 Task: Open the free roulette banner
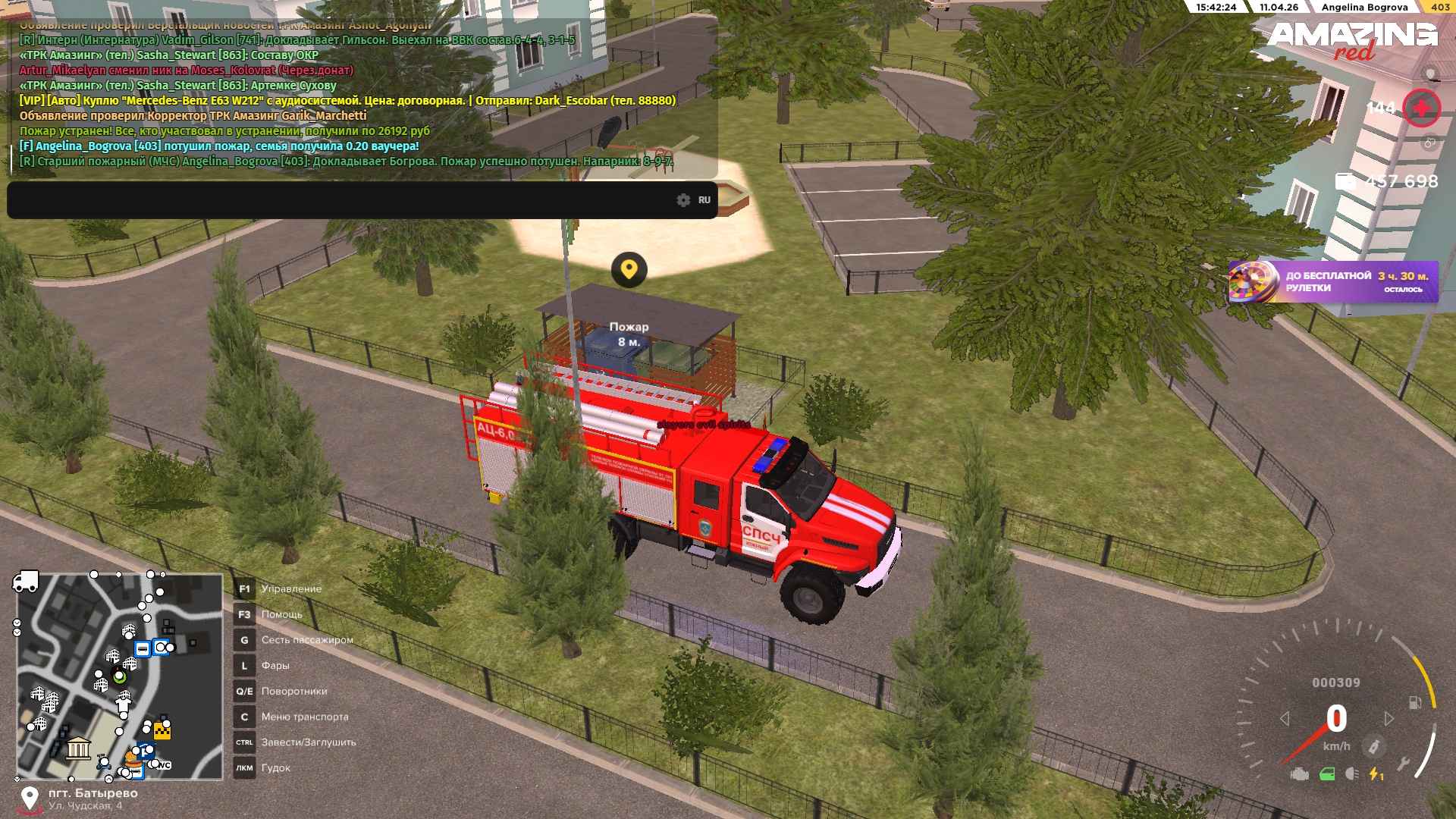point(1333,282)
